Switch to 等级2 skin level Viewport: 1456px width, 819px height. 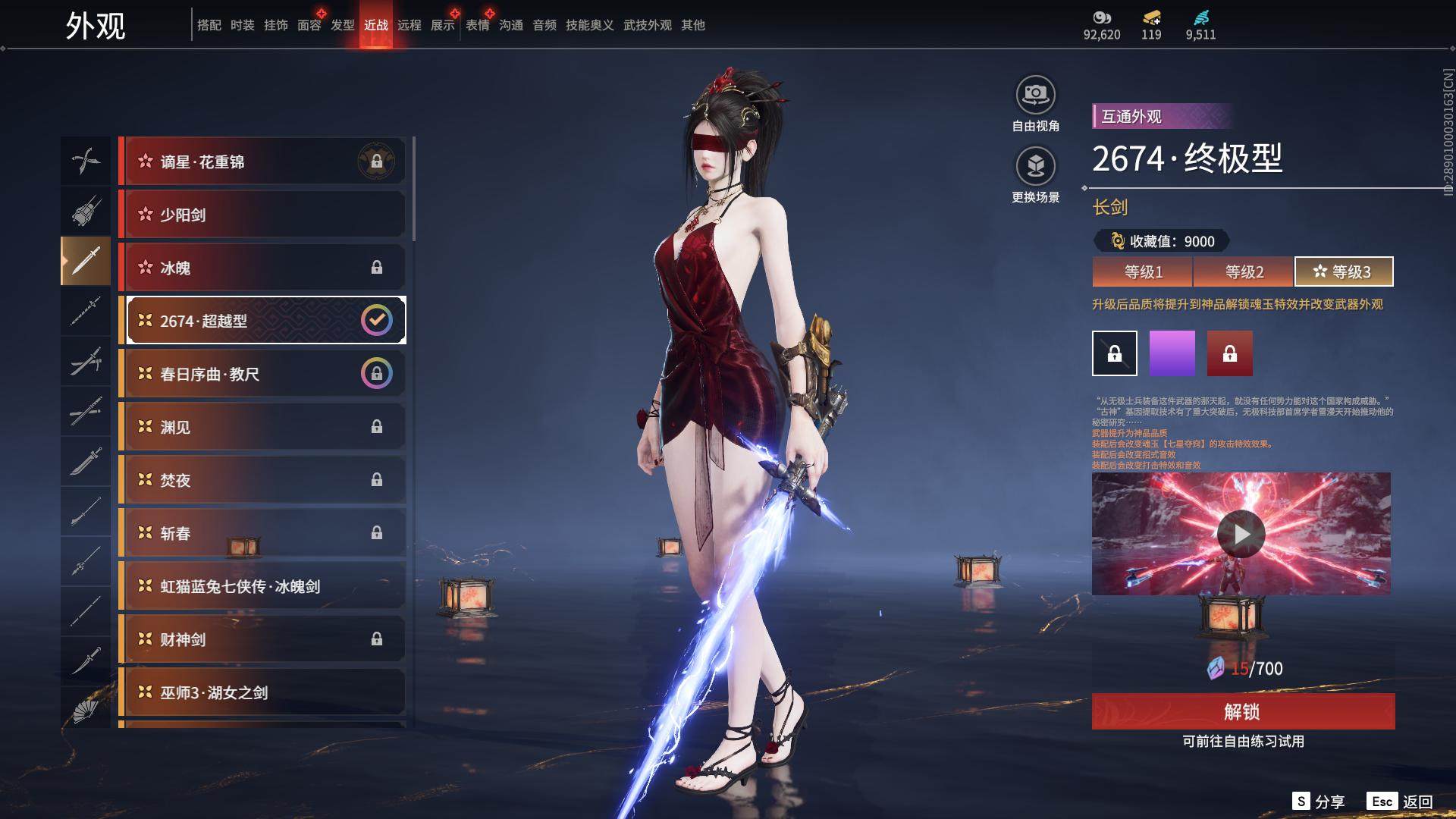click(1244, 271)
